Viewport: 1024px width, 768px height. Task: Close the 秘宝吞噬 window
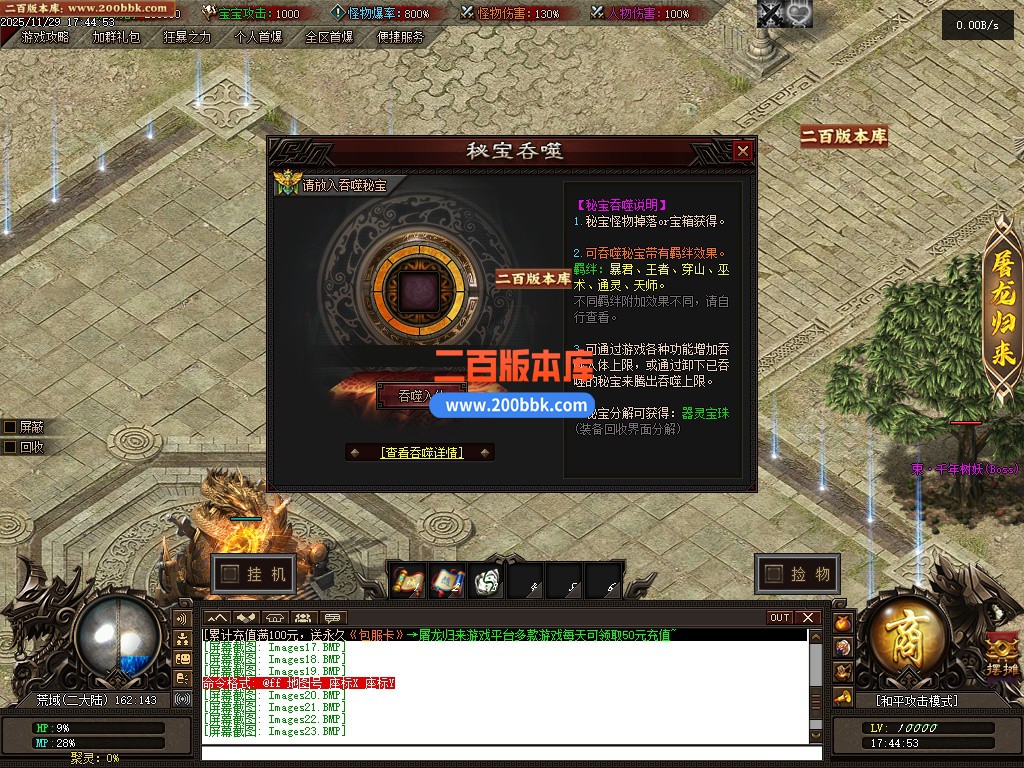point(742,151)
